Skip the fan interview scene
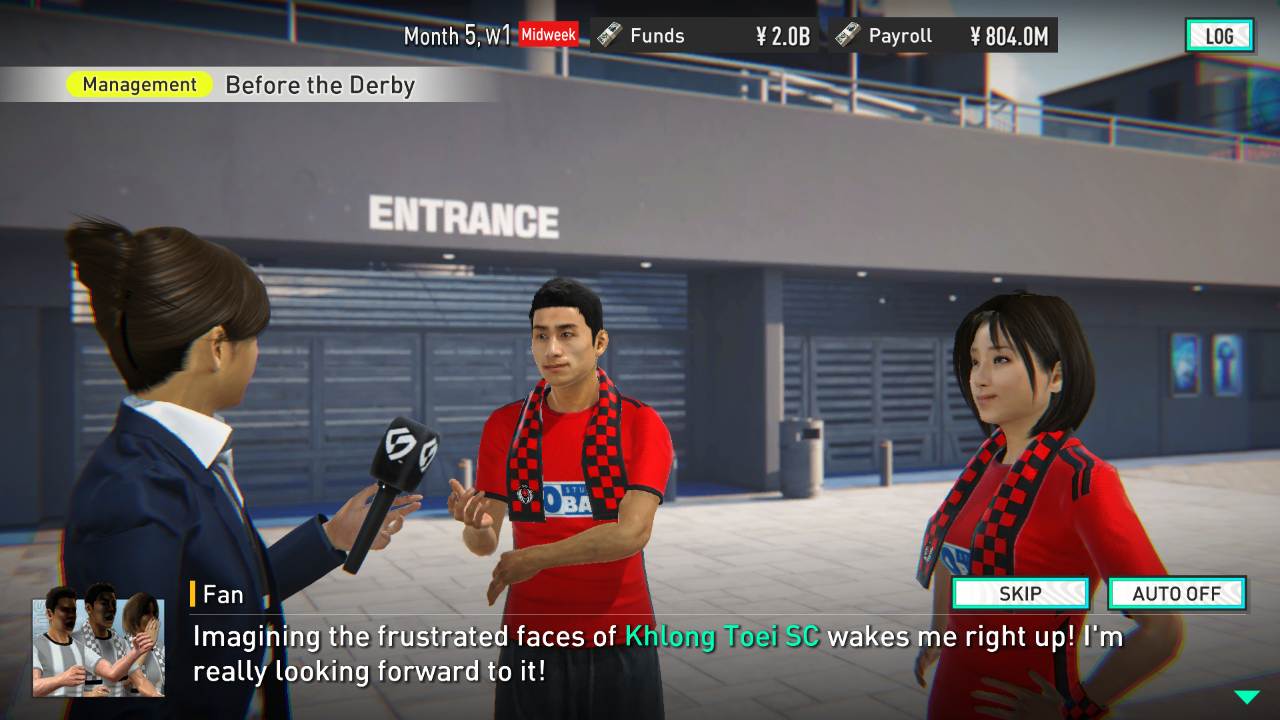This screenshot has width=1280, height=720. [x=1020, y=593]
